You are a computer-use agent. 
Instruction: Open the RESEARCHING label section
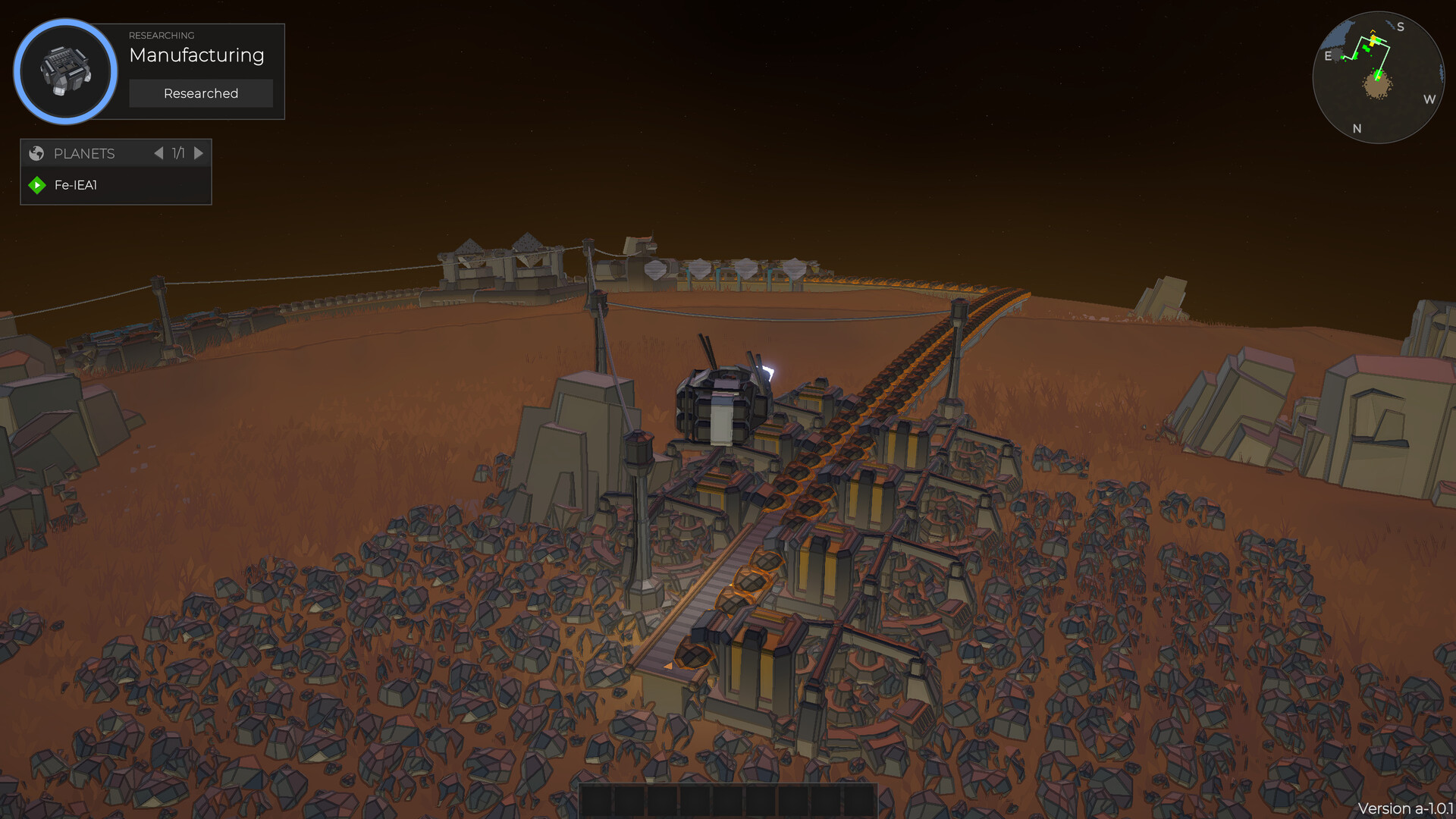pyautogui.click(x=161, y=36)
